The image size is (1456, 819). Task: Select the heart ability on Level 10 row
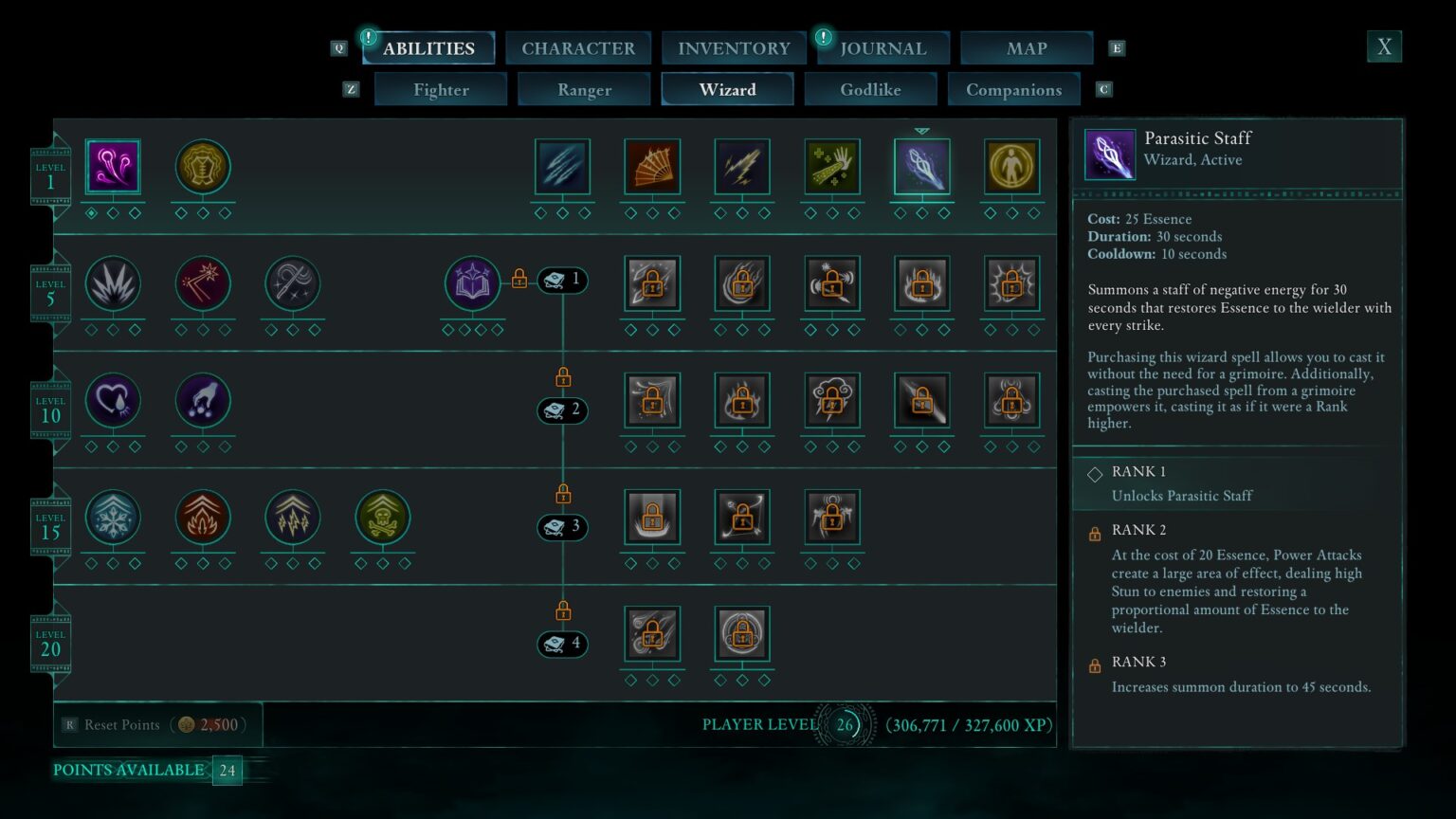[113, 400]
